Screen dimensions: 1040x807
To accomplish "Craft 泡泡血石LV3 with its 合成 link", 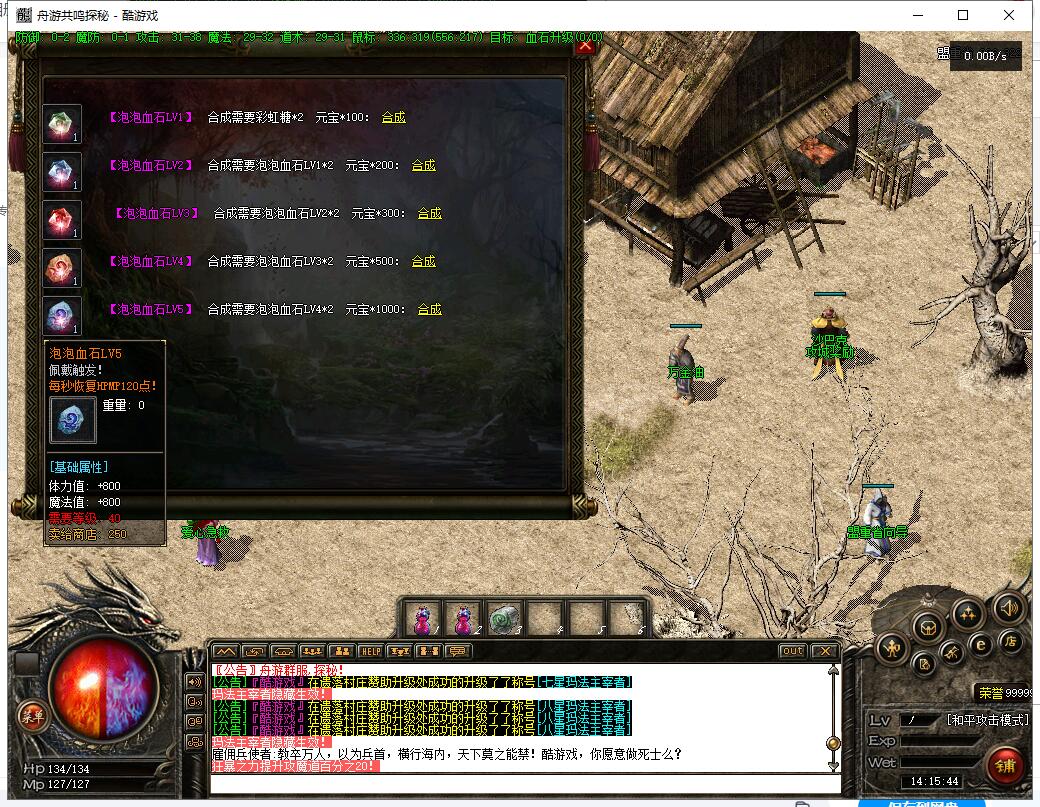I will coord(430,213).
